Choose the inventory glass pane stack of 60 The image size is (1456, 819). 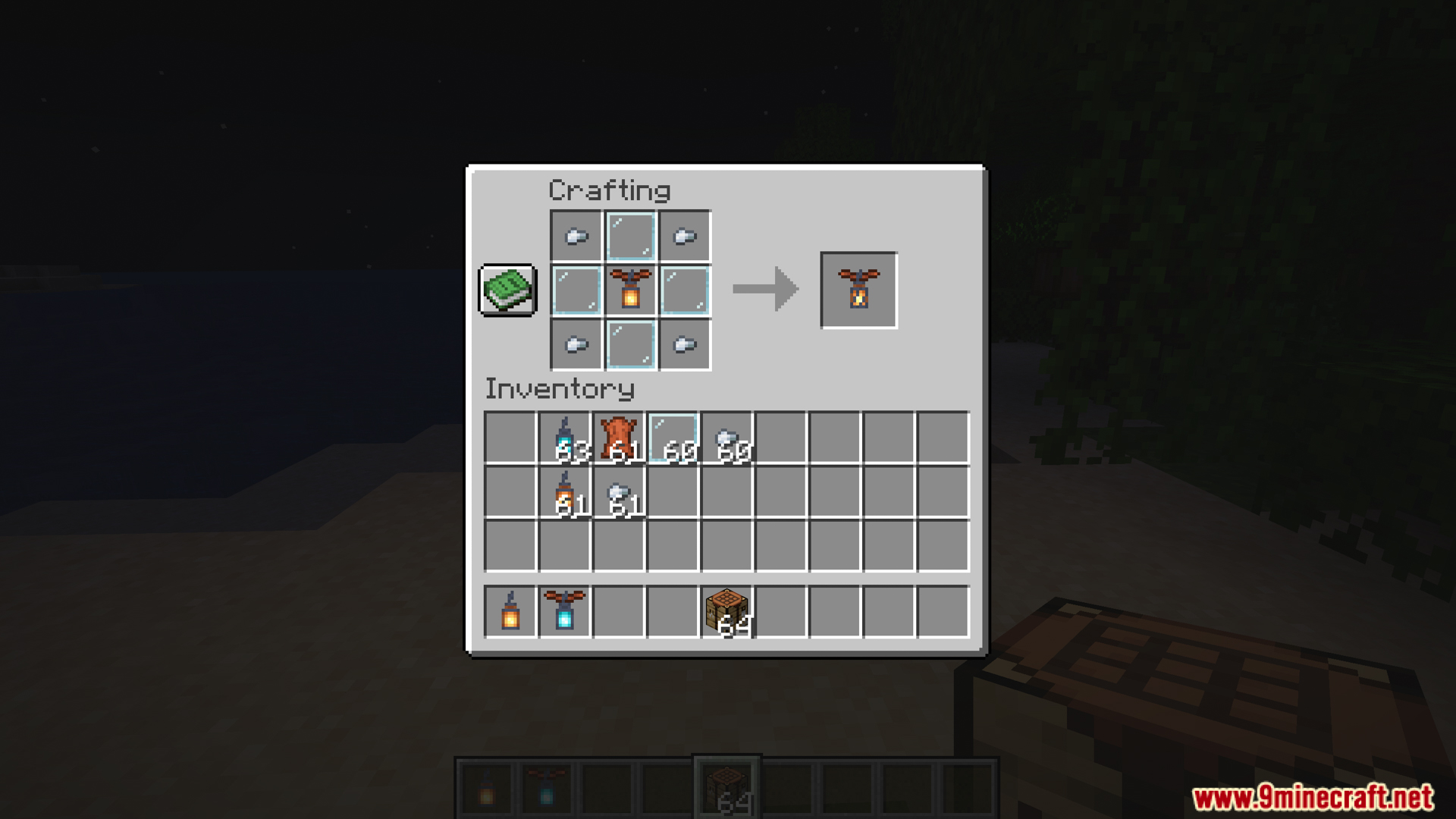pyautogui.click(x=673, y=438)
